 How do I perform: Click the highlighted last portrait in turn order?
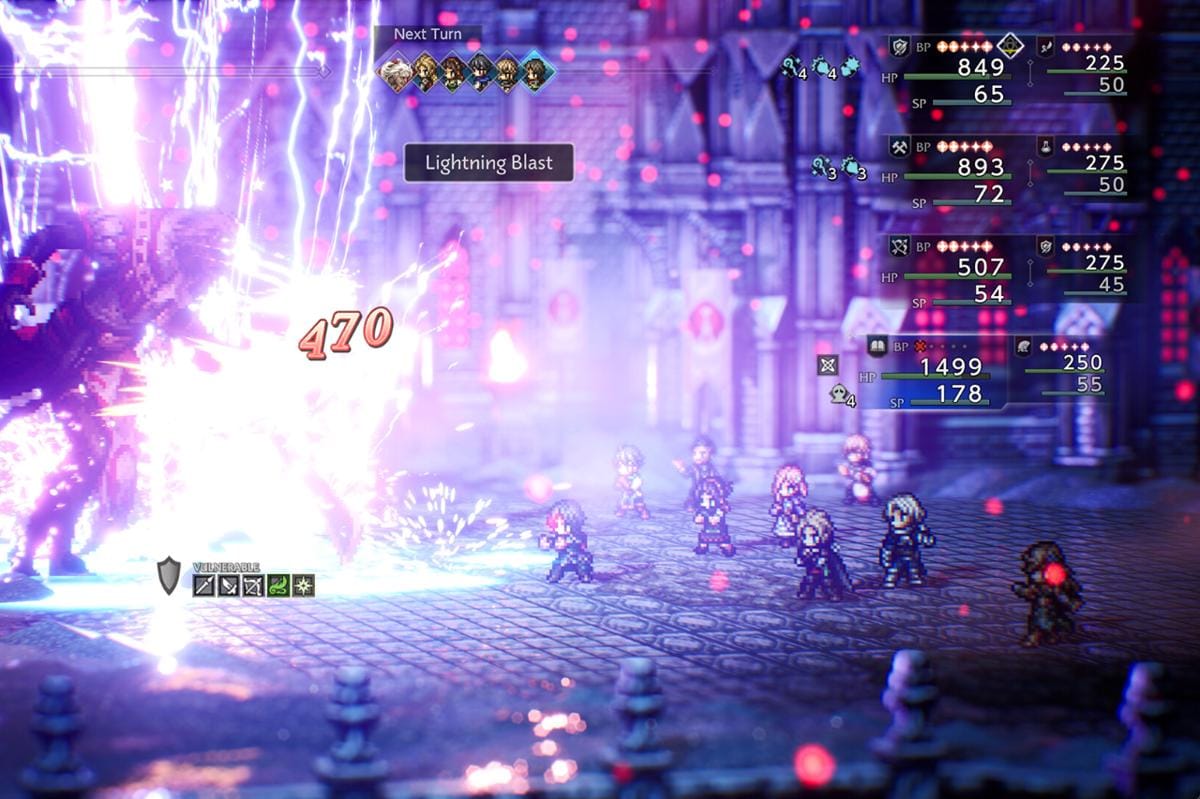(535, 72)
